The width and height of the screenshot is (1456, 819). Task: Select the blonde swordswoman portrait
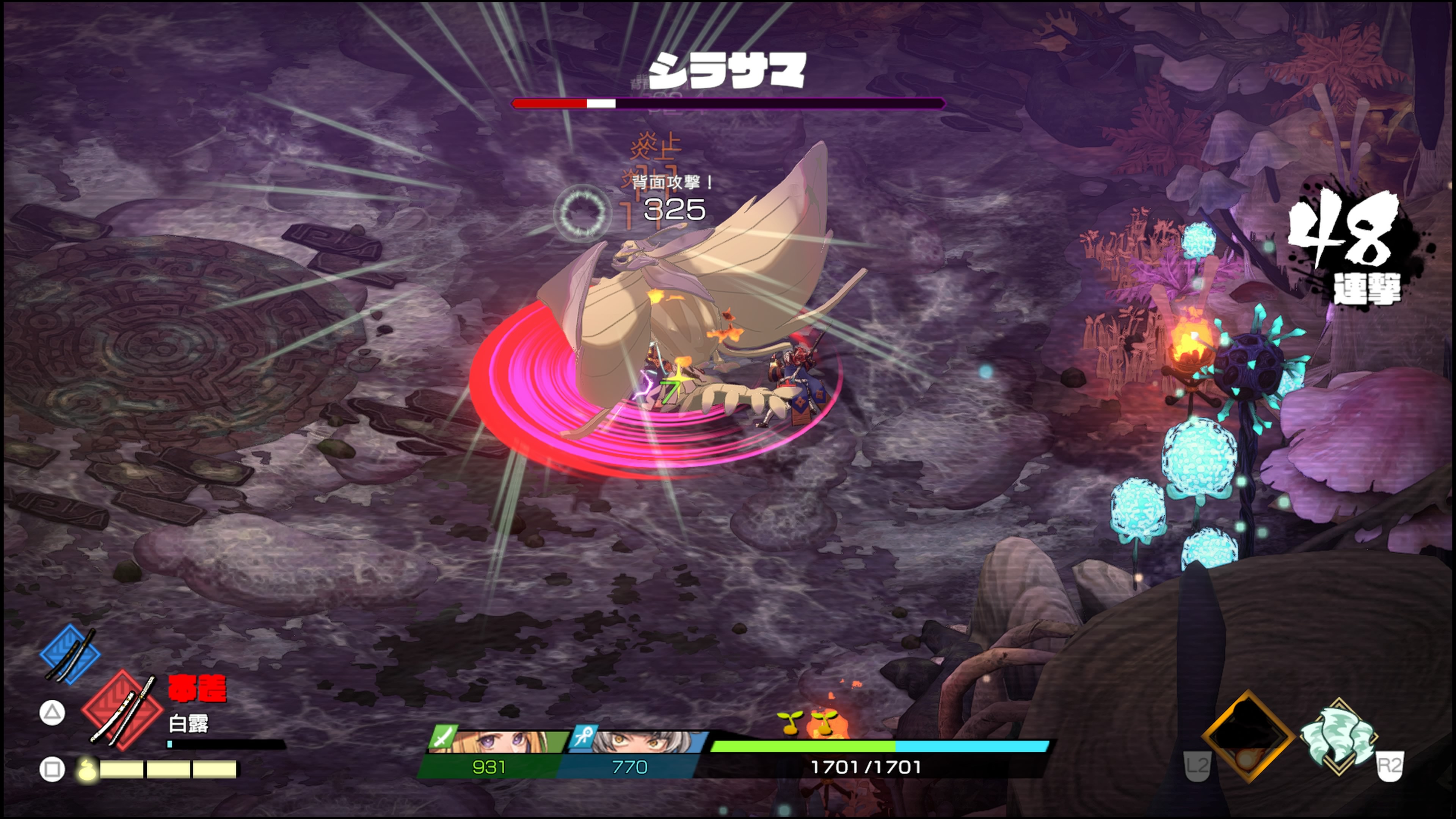pyautogui.click(x=497, y=741)
